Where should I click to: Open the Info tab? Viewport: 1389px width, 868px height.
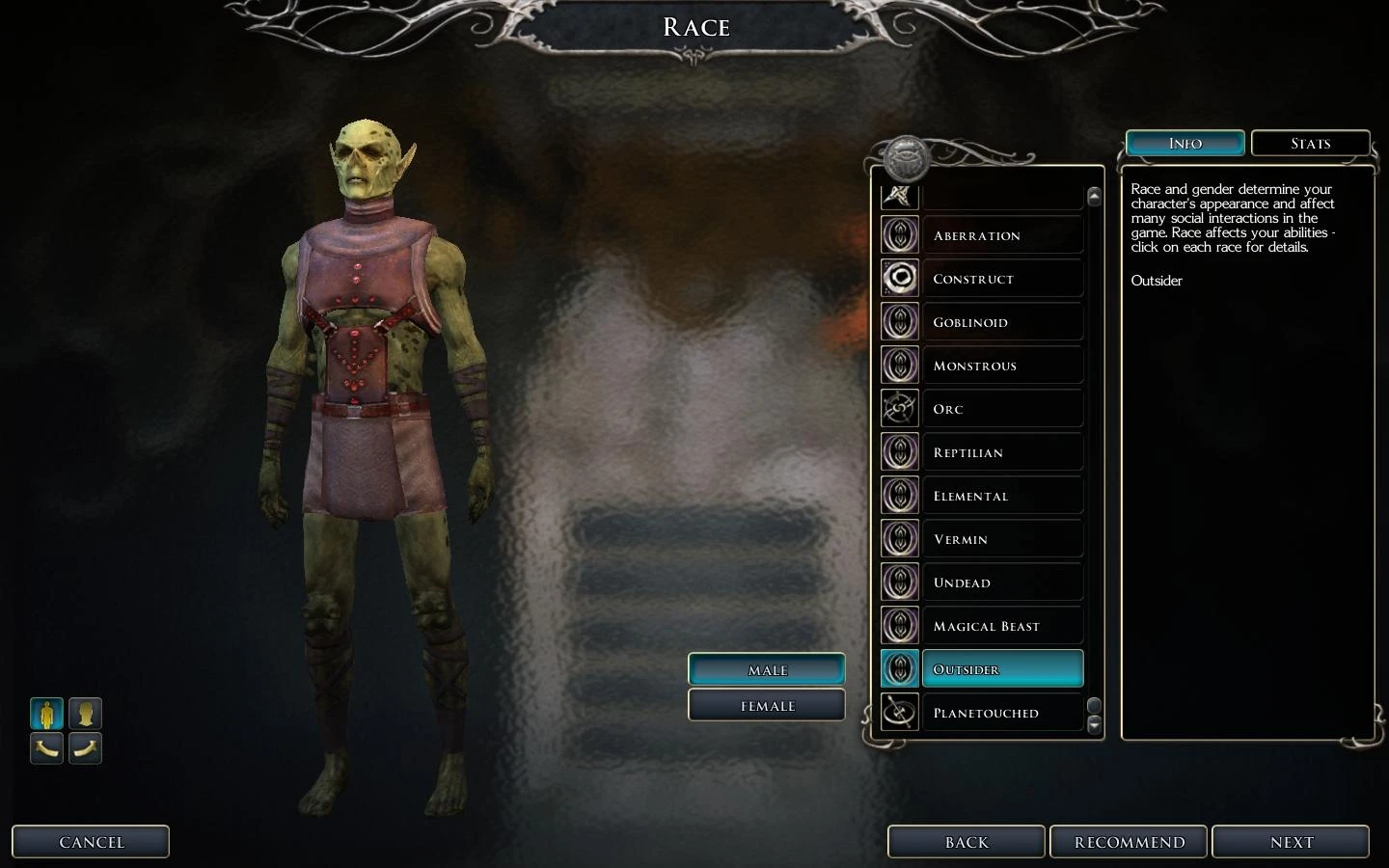(1185, 143)
